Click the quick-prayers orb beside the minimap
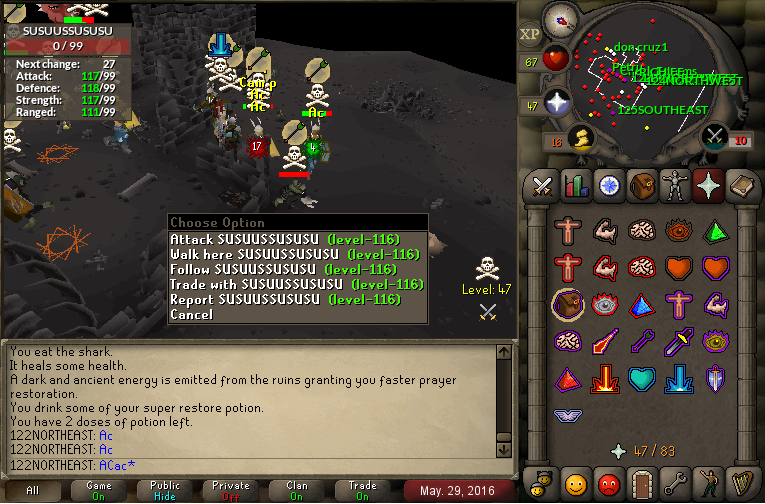The width and height of the screenshot is (765, 504). point(556,102)
